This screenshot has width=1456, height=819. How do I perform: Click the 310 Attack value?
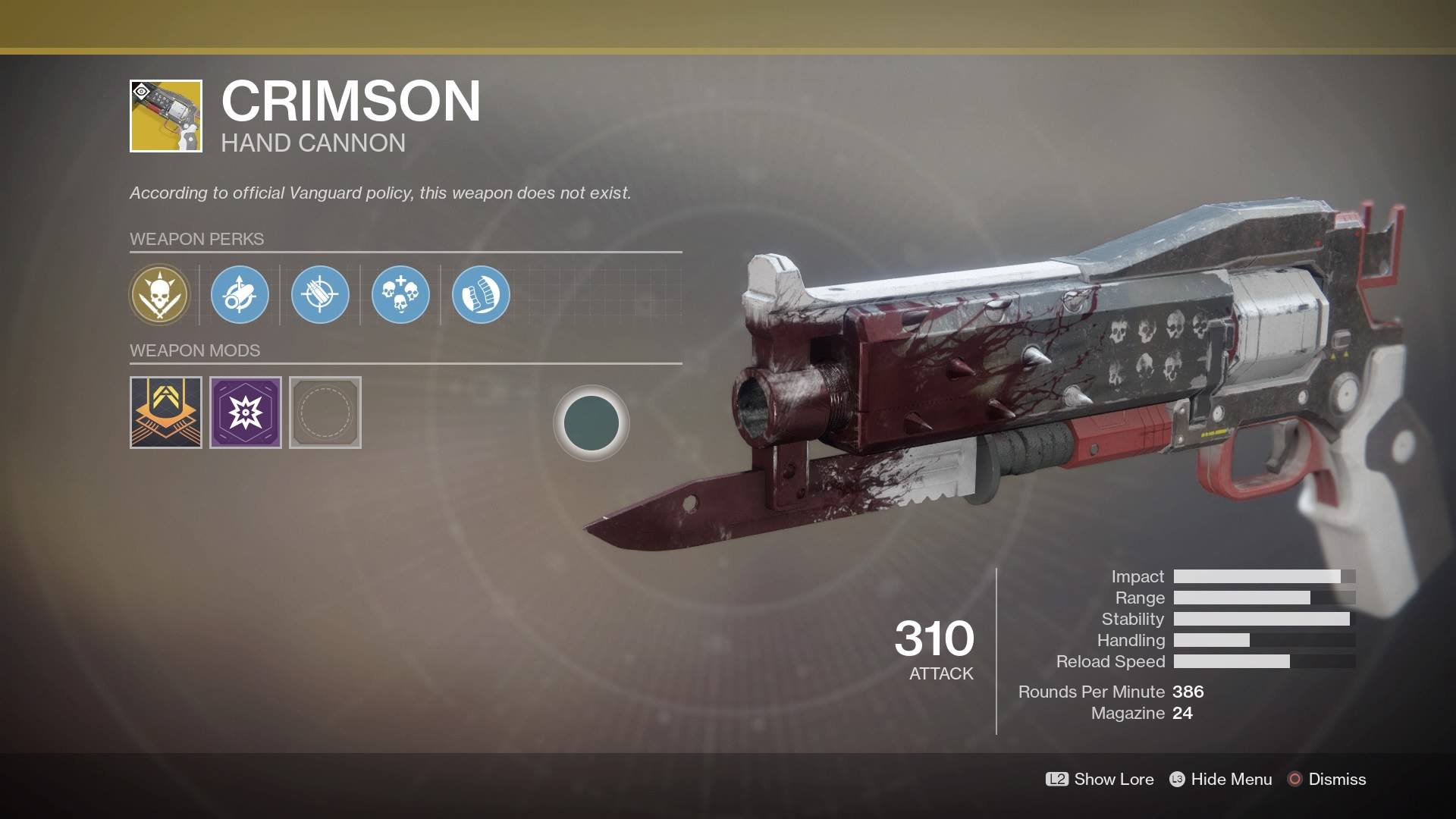(935, 639)
